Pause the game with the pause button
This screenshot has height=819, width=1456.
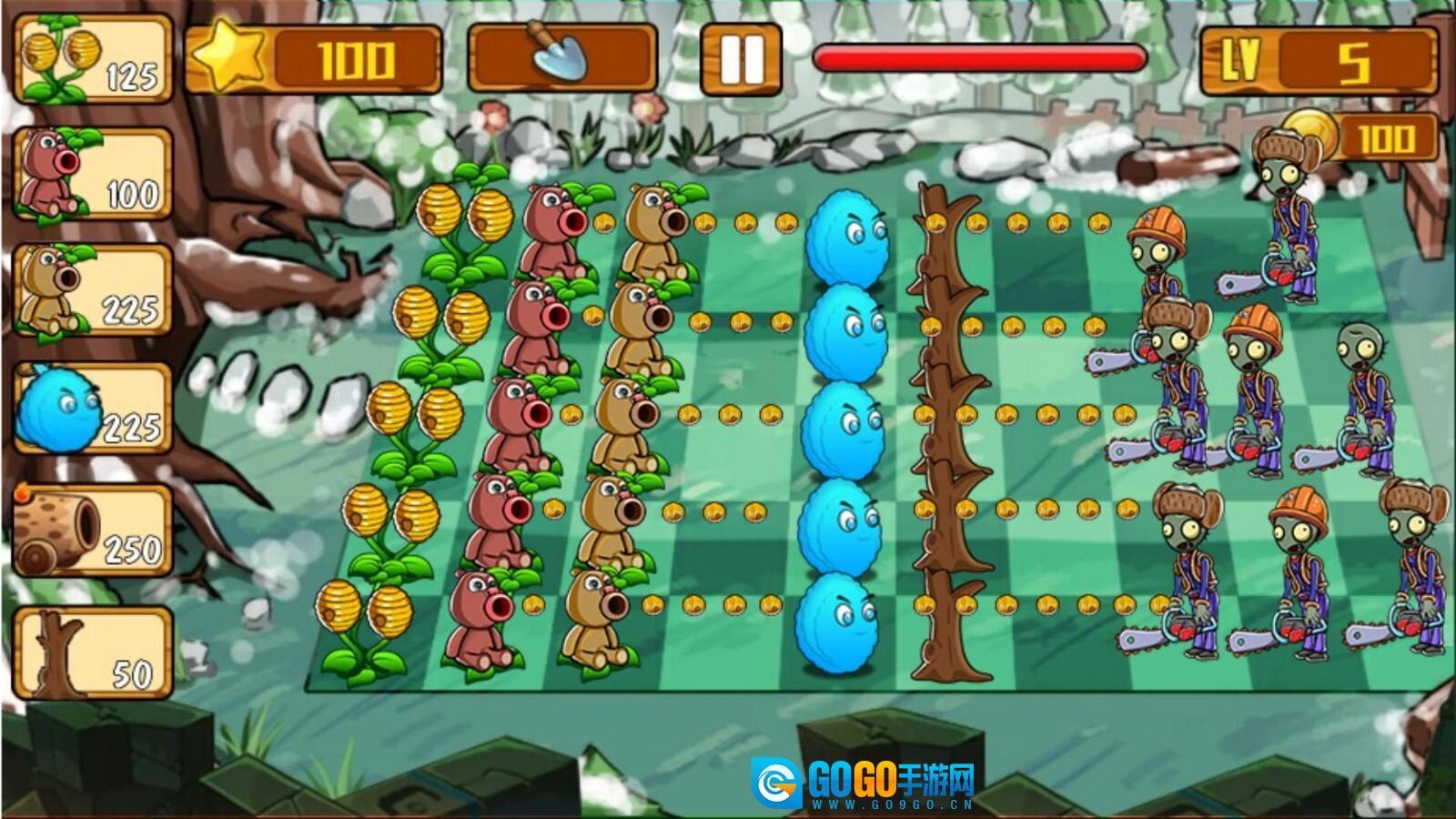click(742, 56)
